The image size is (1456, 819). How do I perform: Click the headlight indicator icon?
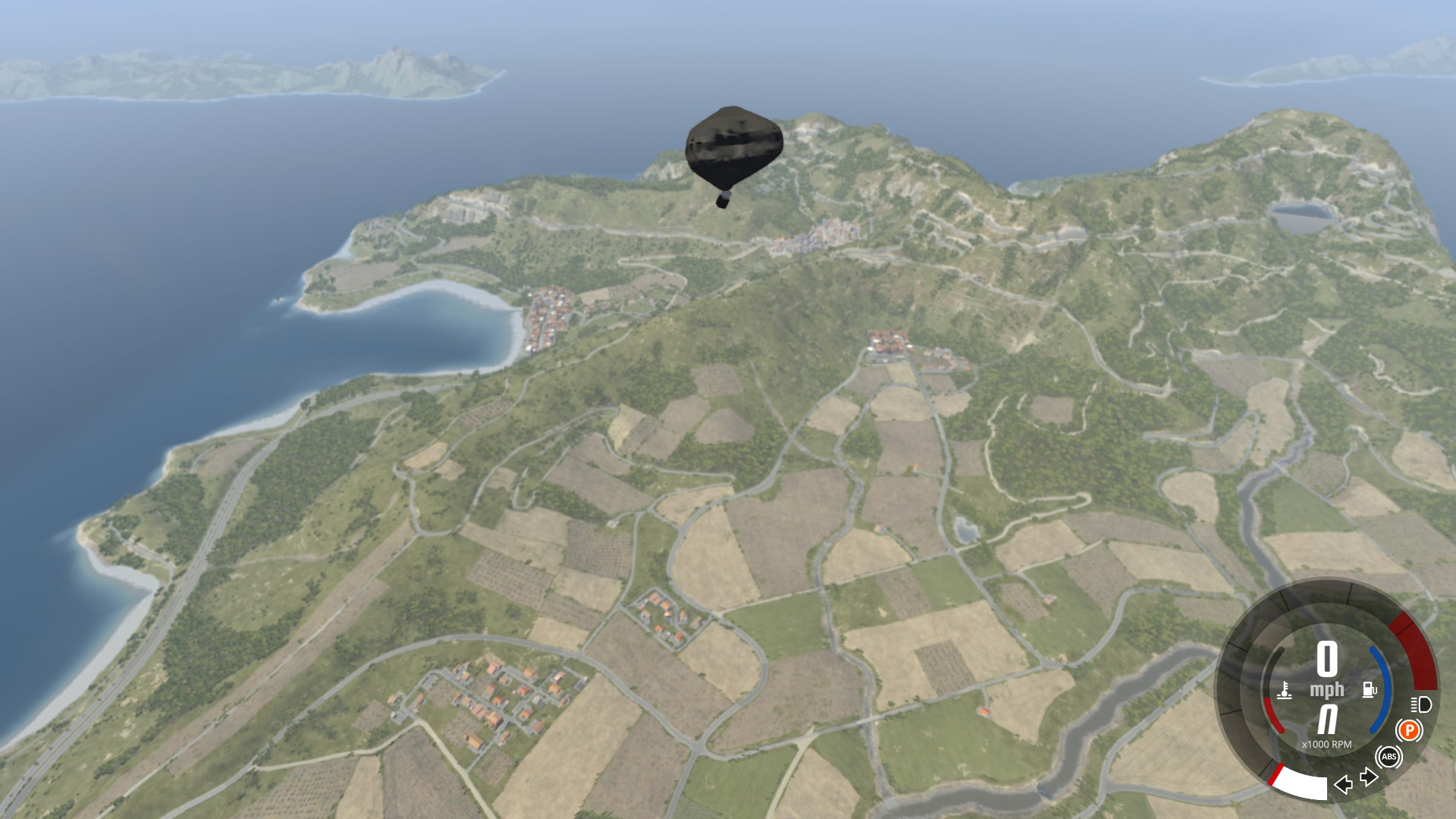[1421, 704]
